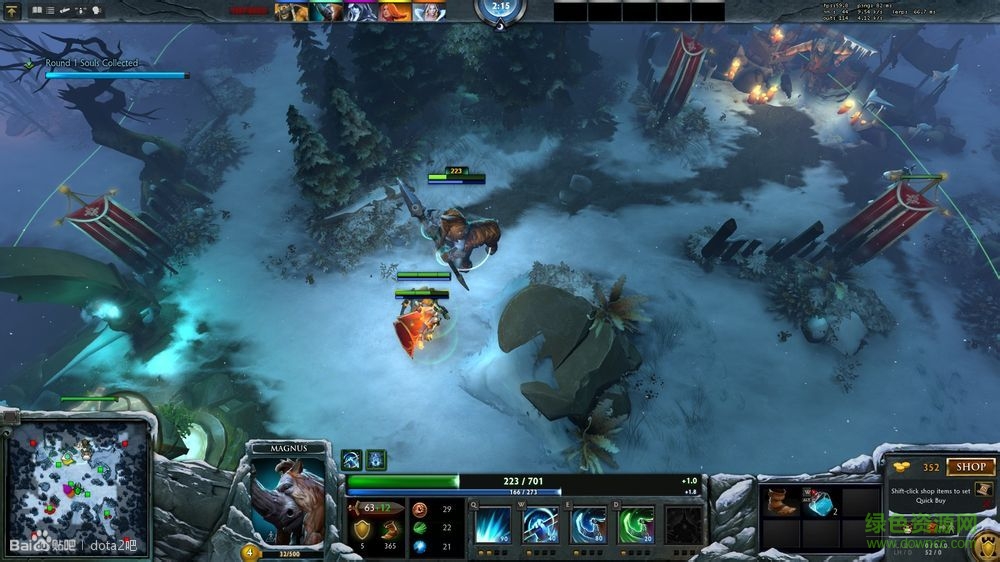Select the boots item in inventory
This screenshot has height=562, width=1000.
[x=781, y=503]
